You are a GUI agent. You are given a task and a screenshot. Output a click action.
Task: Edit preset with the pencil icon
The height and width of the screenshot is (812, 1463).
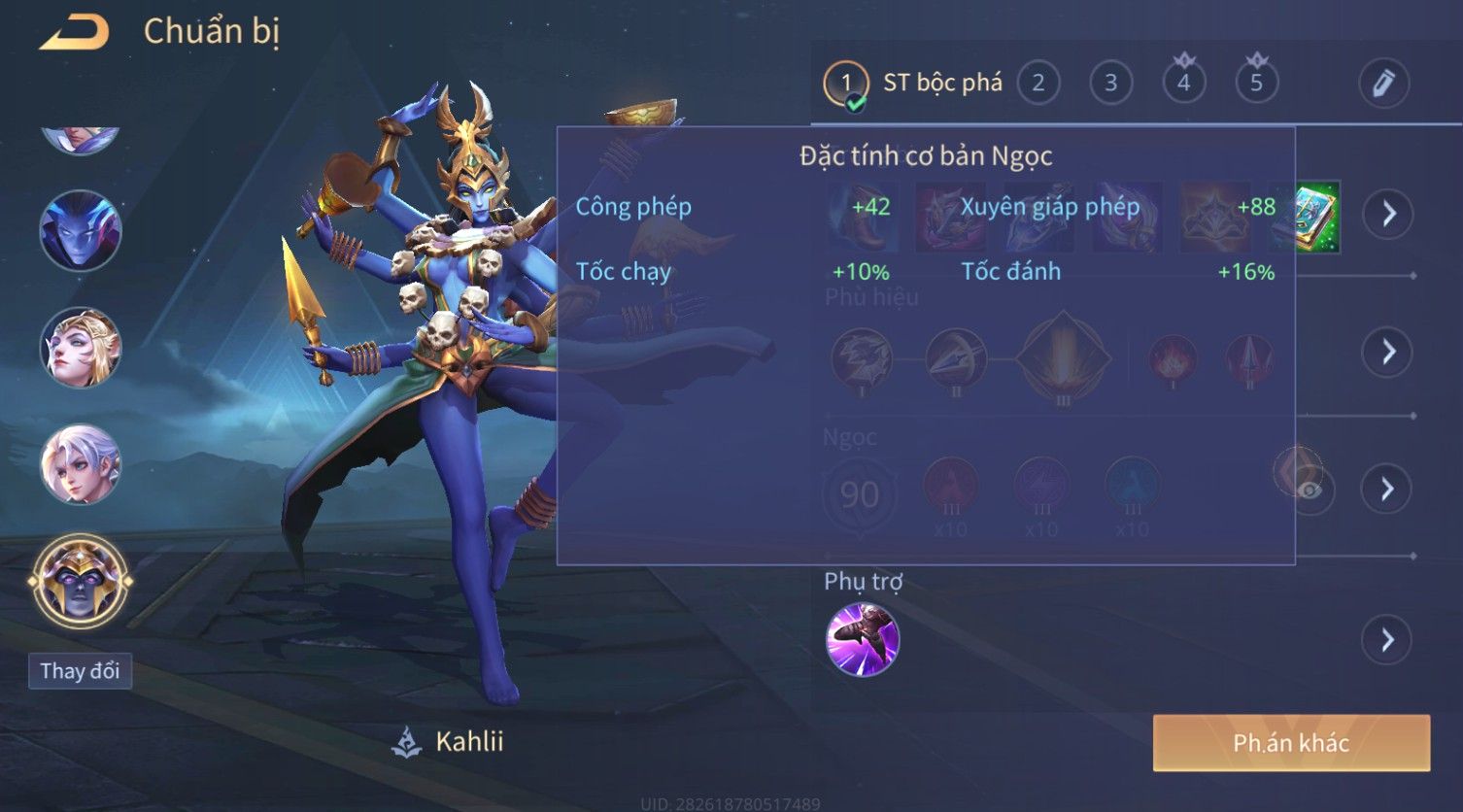[x=1383, y=84]
